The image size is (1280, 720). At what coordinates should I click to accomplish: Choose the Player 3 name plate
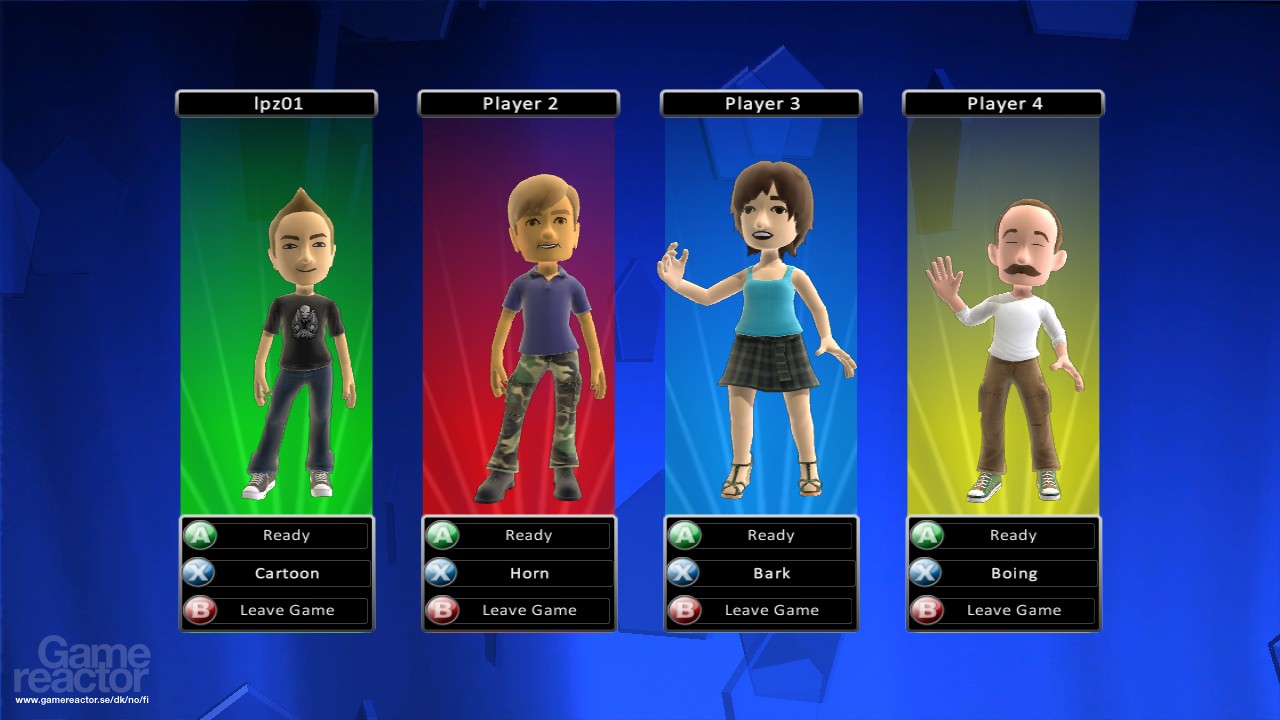[761, 103]
